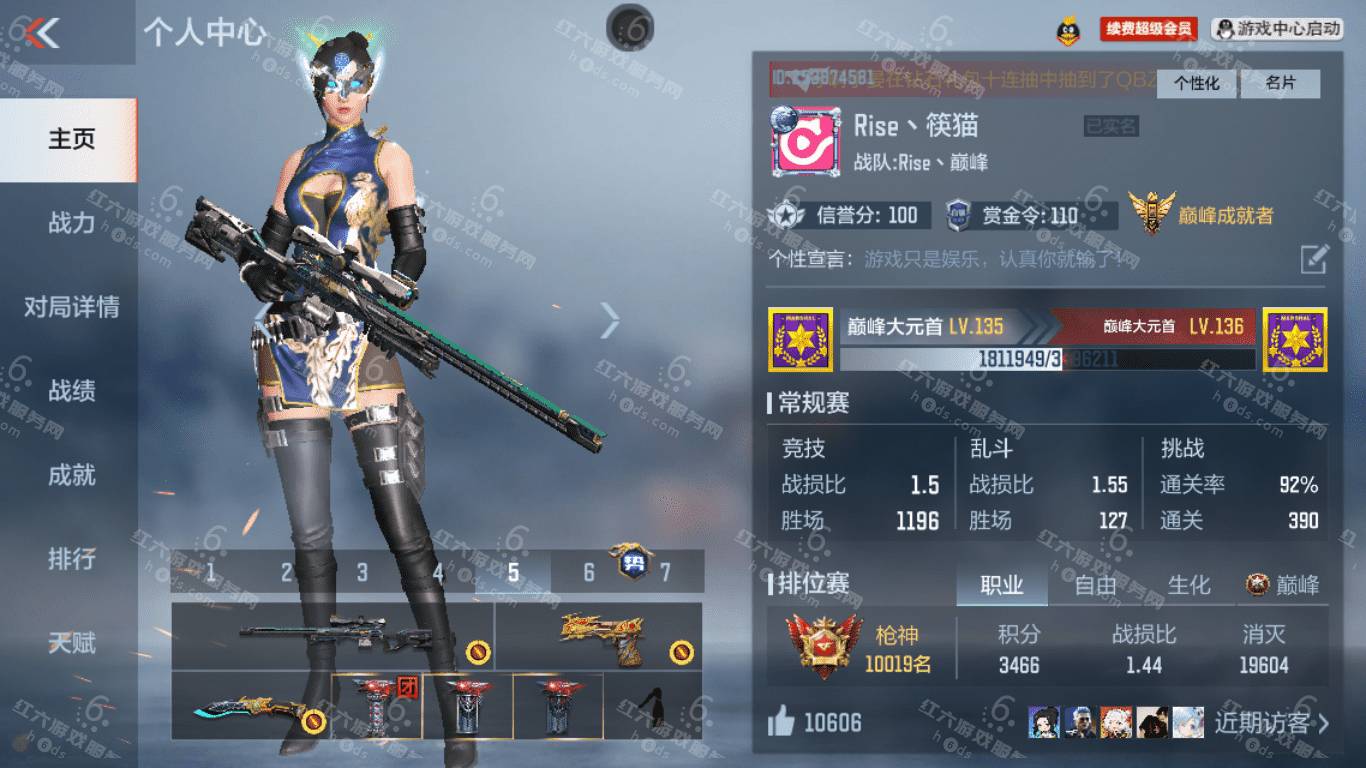Go back using the top-left arrow
Screen dimensions: 1366x768
coord(42,33)
